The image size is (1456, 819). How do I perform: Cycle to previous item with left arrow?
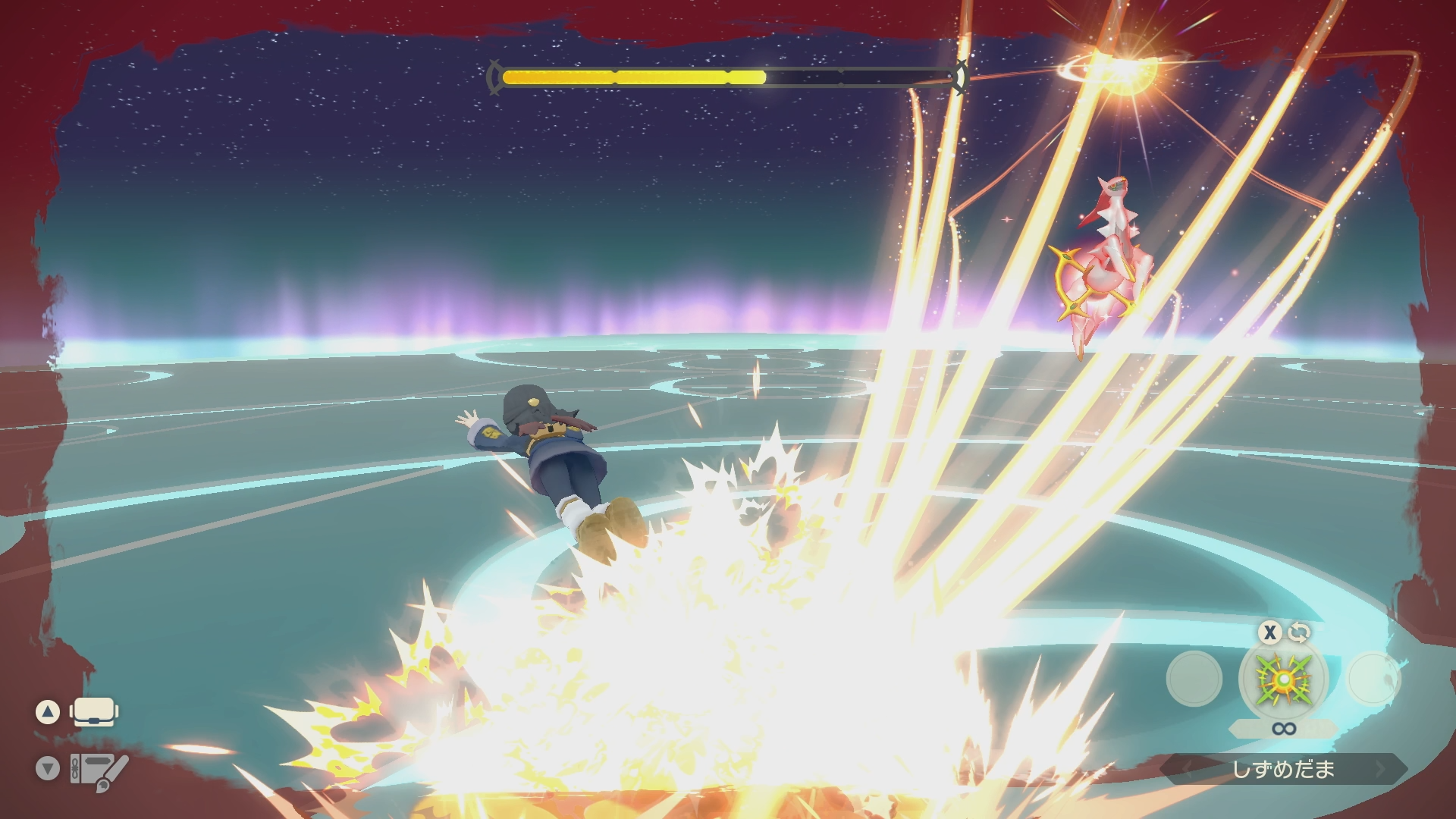pos(1186,770)
